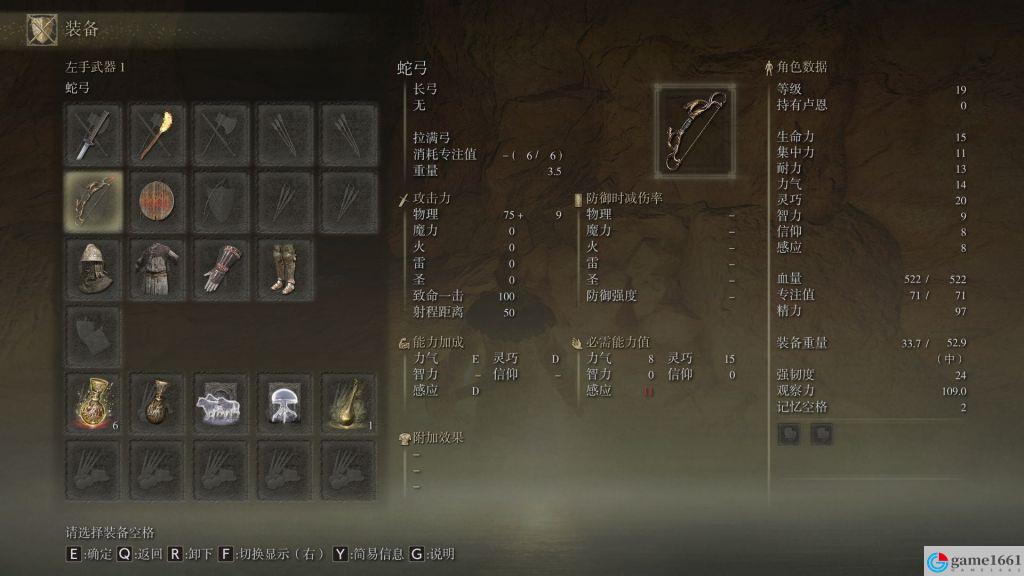
Task: Select the brown flask quick item
Action: click(158, 403)
